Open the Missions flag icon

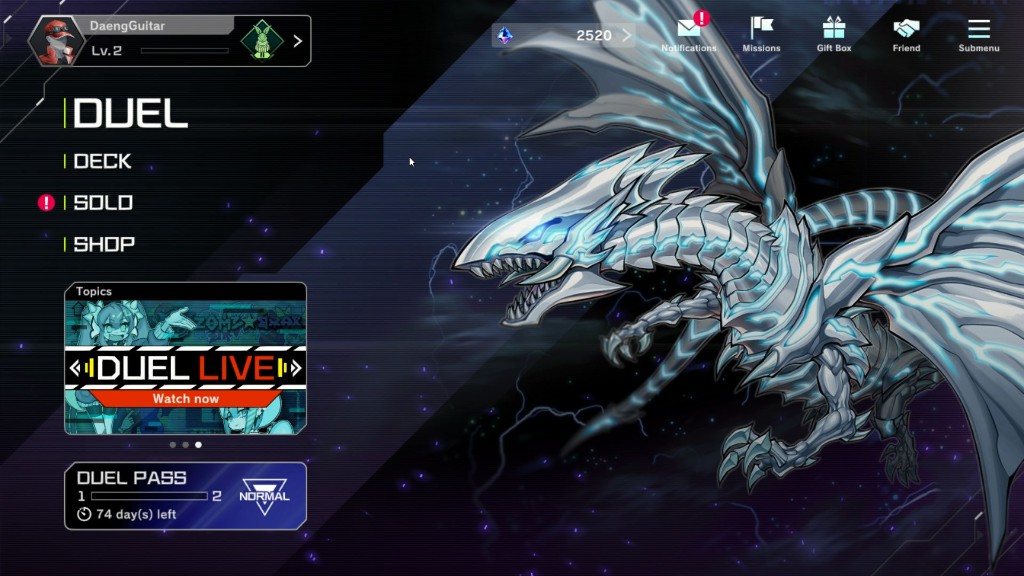point(761,34)
